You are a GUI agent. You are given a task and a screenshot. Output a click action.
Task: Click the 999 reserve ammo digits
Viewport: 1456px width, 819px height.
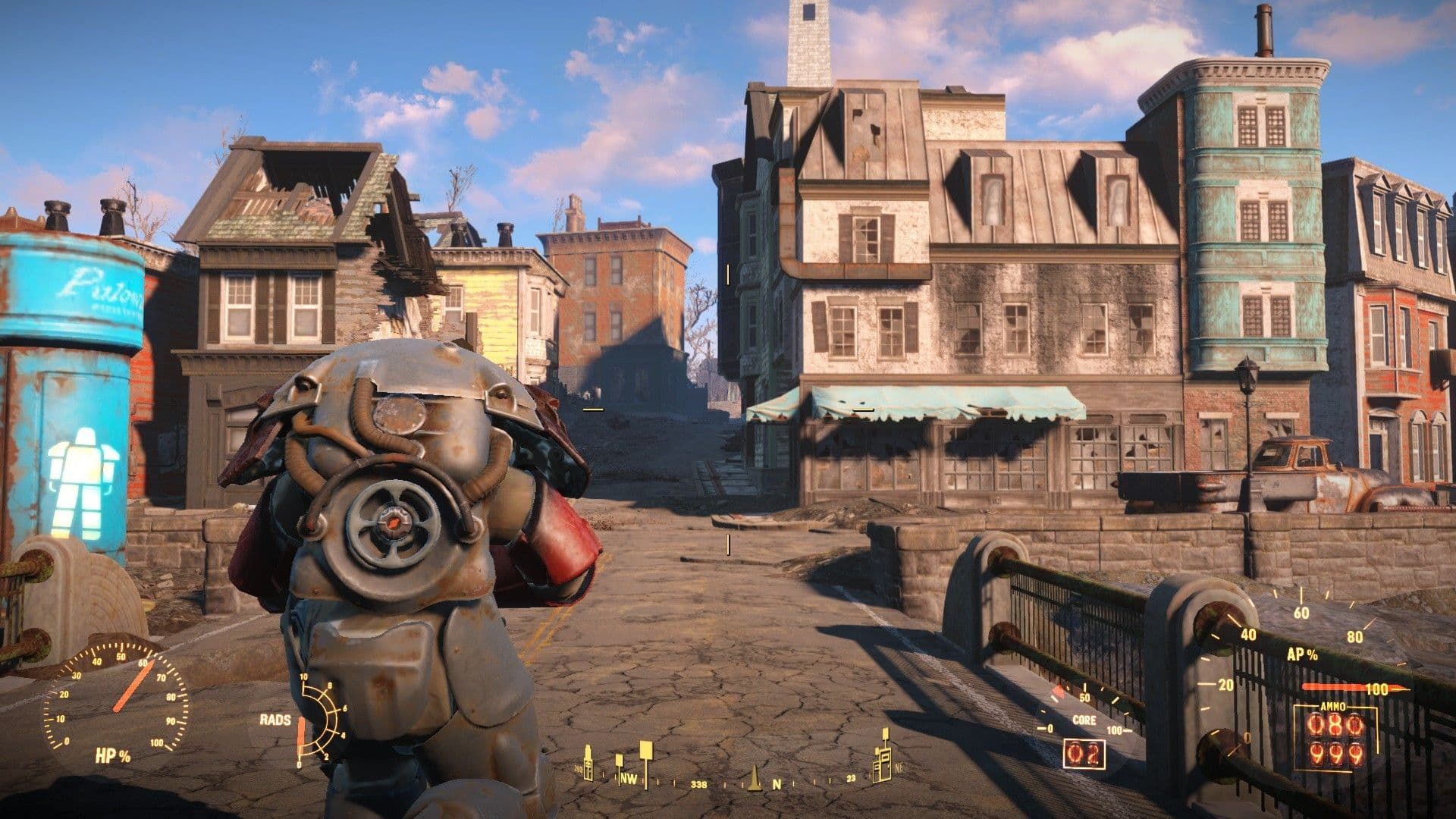point(1336,756)
